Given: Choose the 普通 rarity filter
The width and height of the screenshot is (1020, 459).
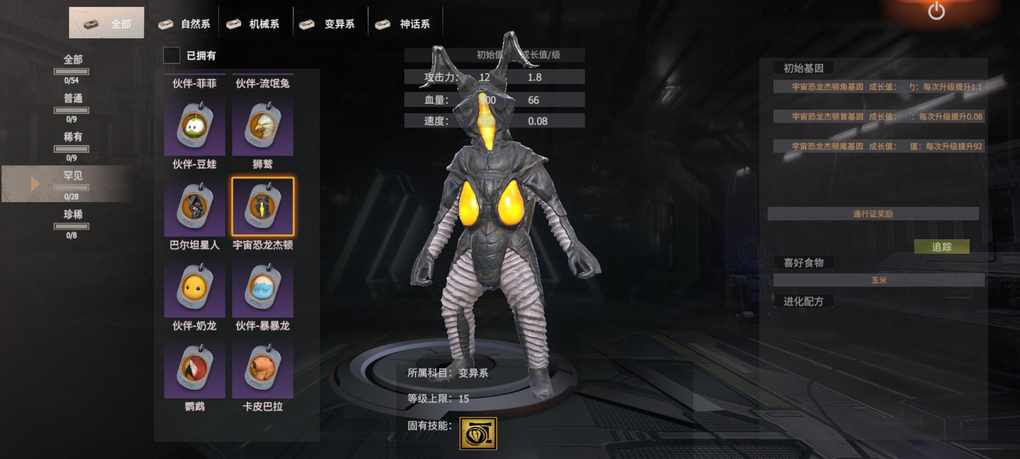Looking at the screenshot, I should coord(72,102).
